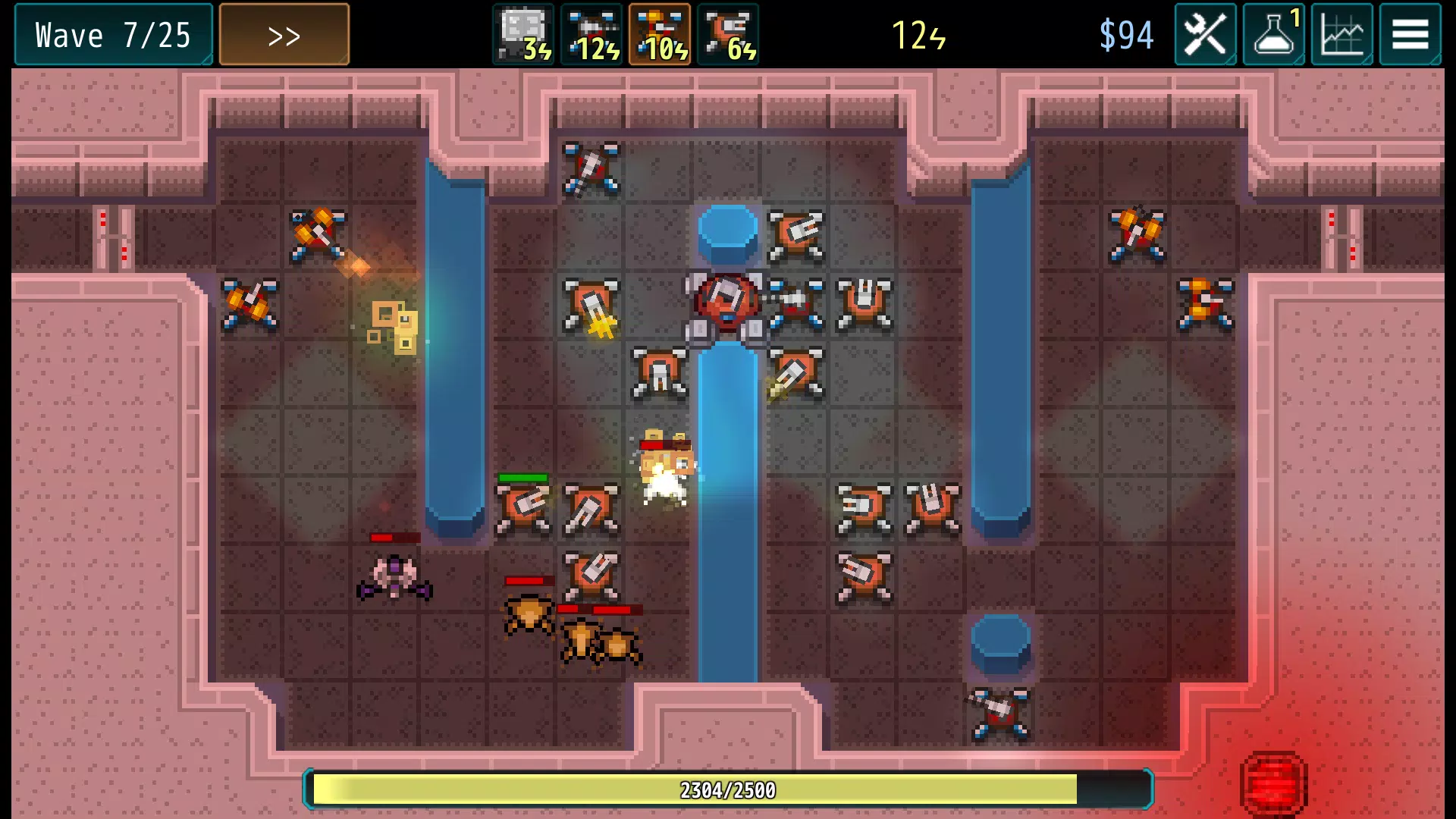Choose the 12-energy turret build slot
1456x819 pixels.
[591, 35]
